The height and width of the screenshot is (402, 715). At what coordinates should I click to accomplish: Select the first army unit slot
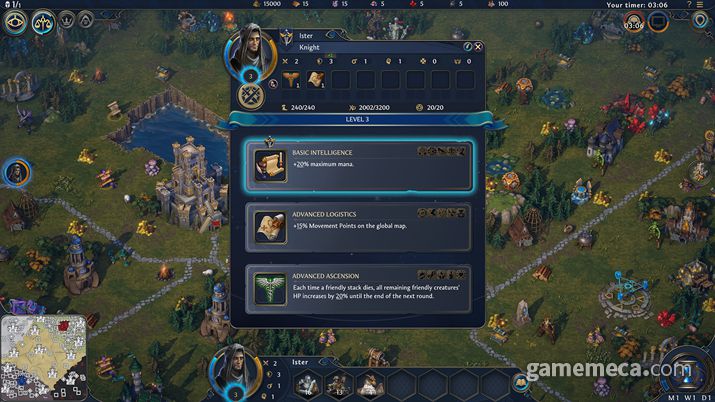click(x=310, y=382)
